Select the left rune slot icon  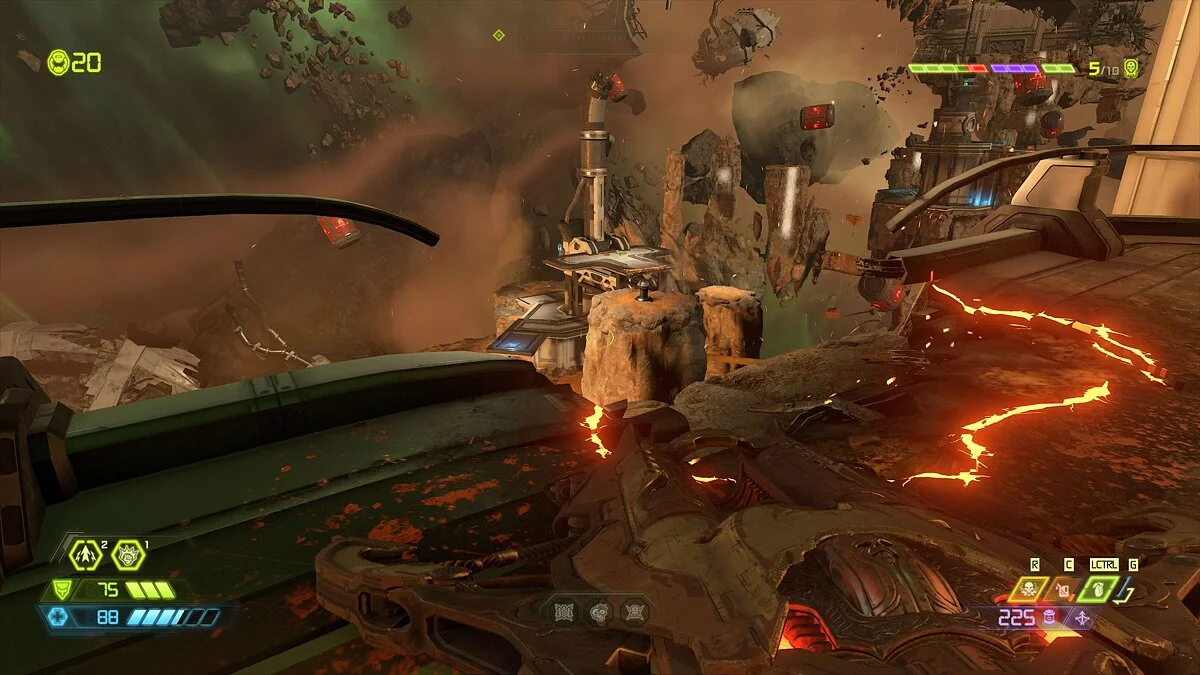pyautogui.click(x=564, y=612)
